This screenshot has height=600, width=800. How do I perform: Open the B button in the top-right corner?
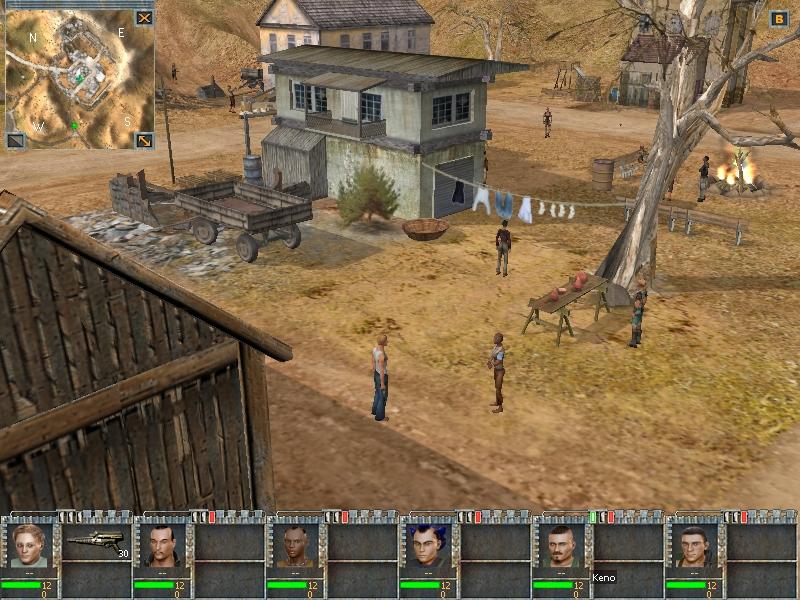(779, 18)
